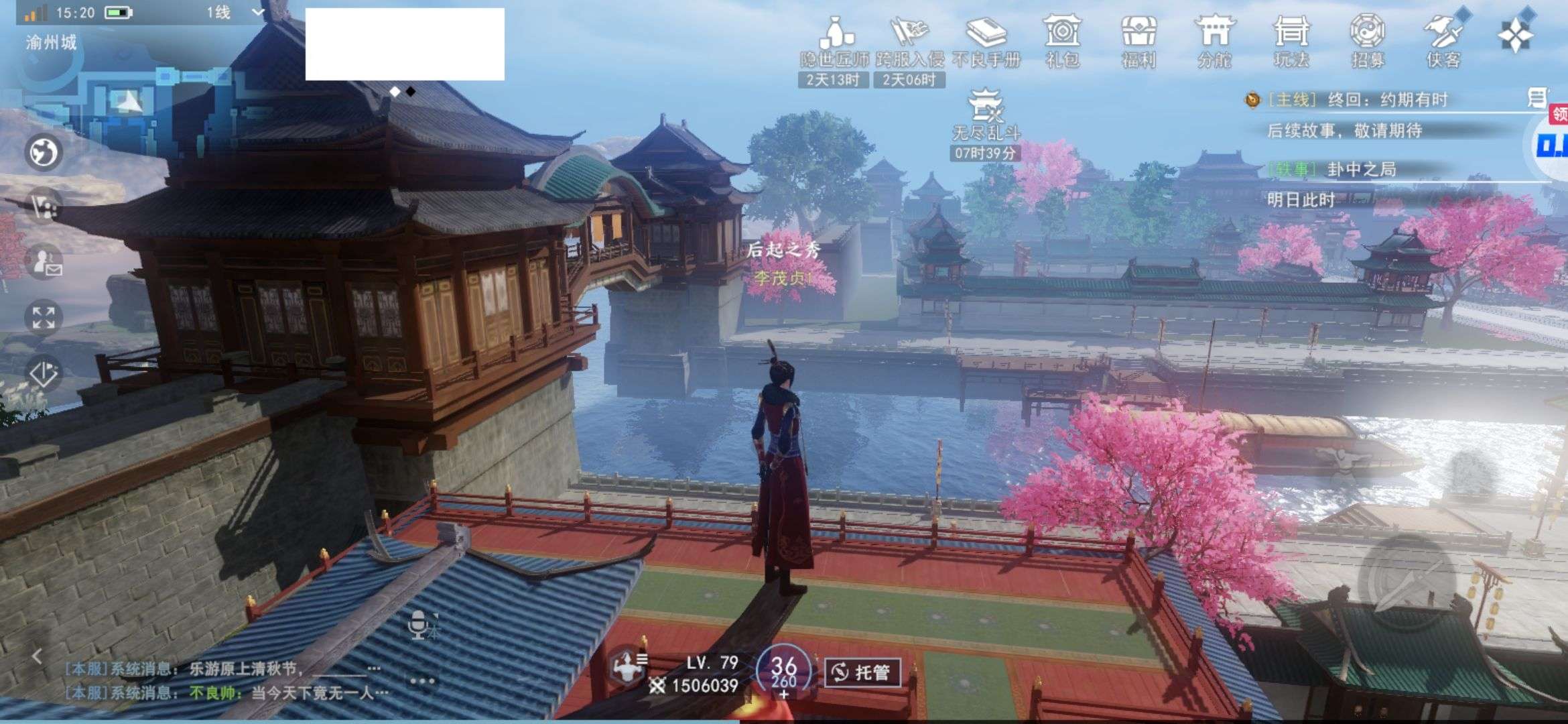1568x724 pixels.
Task: Open the friends mail icon
Action: point(45,261)
